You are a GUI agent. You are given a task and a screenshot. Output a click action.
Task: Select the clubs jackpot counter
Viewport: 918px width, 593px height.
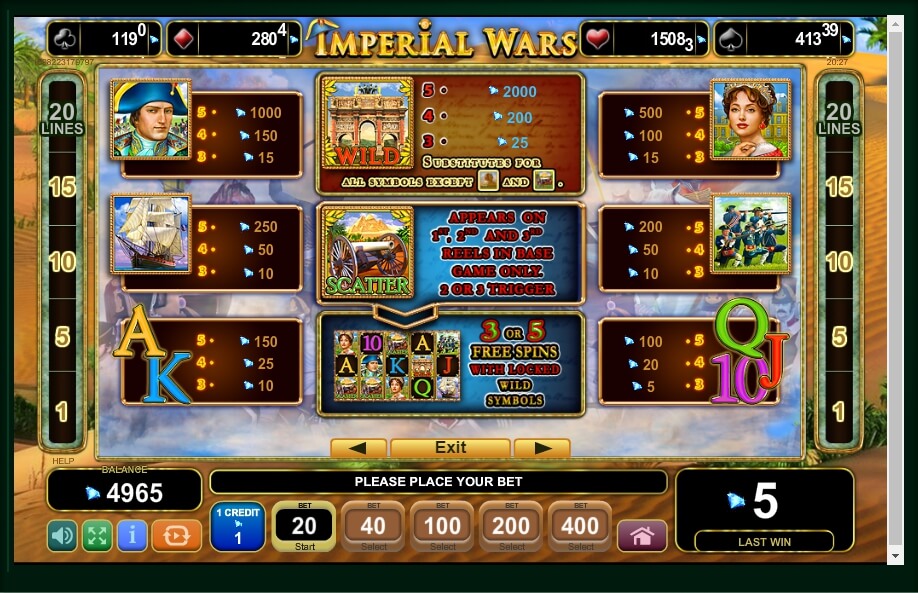click(103, 40)
